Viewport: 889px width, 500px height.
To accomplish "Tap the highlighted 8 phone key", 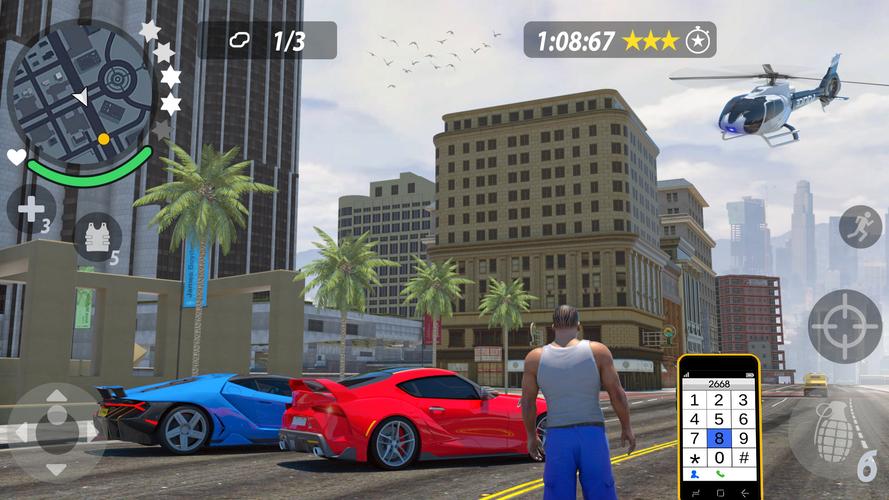I will click(719, 438).
